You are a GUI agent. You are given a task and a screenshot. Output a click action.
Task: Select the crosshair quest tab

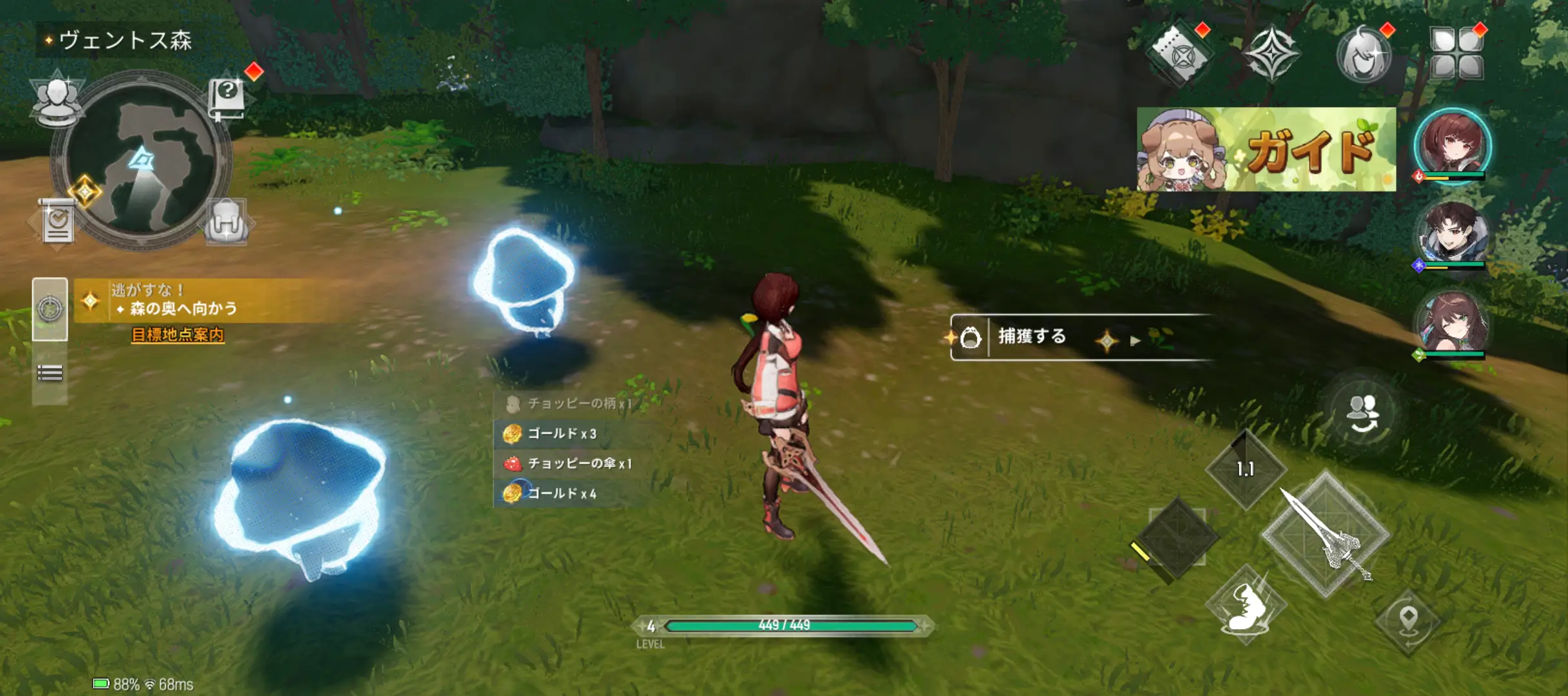click(x=50, y=309)
